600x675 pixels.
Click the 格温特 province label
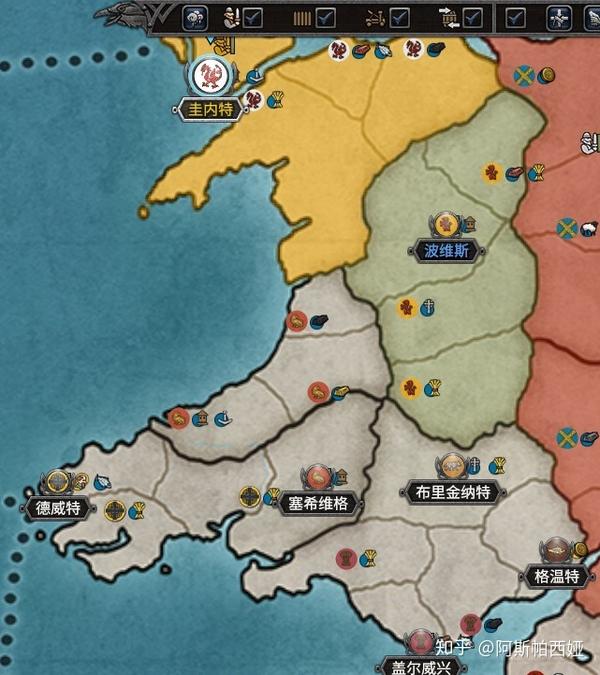click(557, 576)
